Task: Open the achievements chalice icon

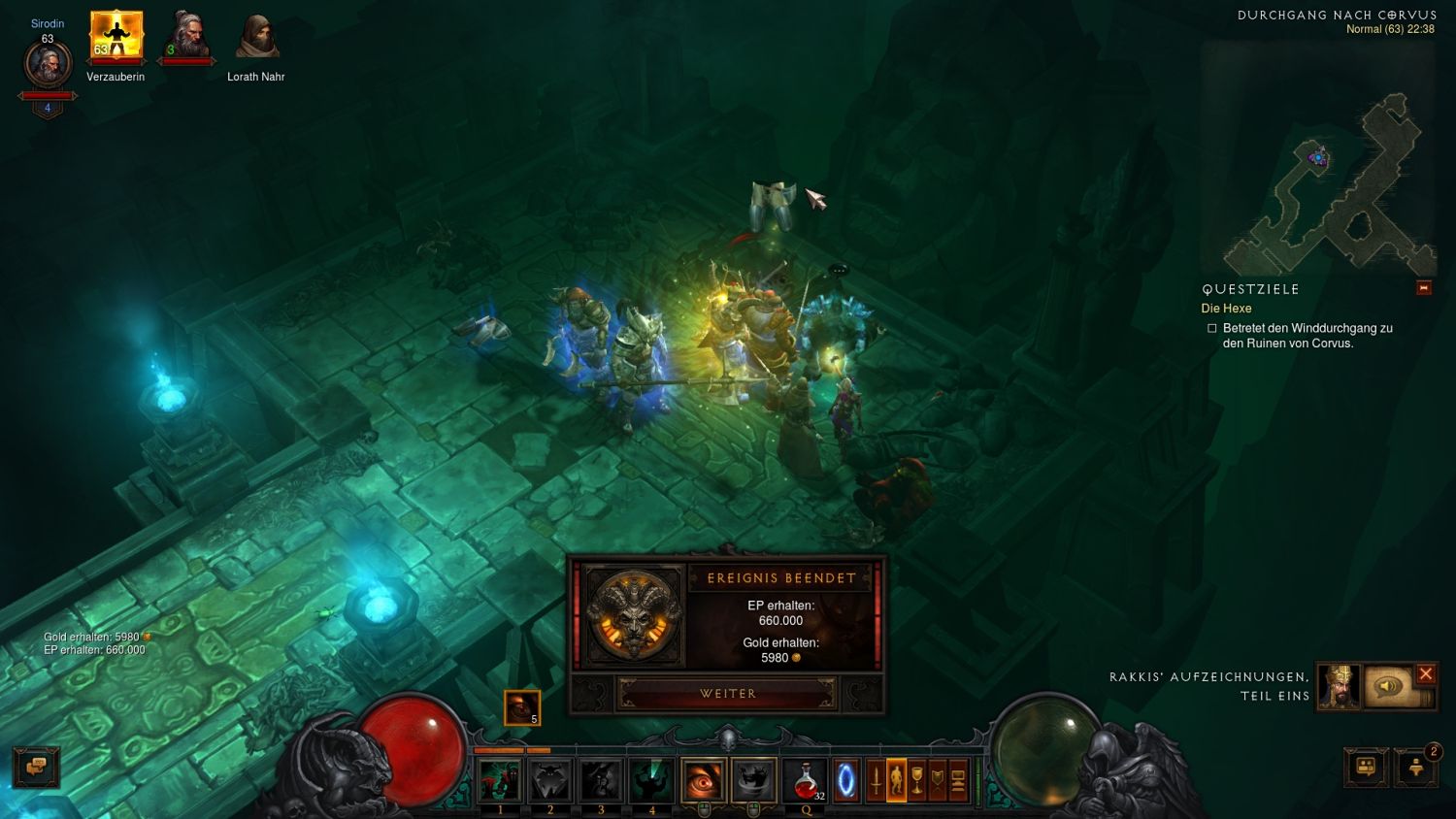Action: (x=917, y=780)
